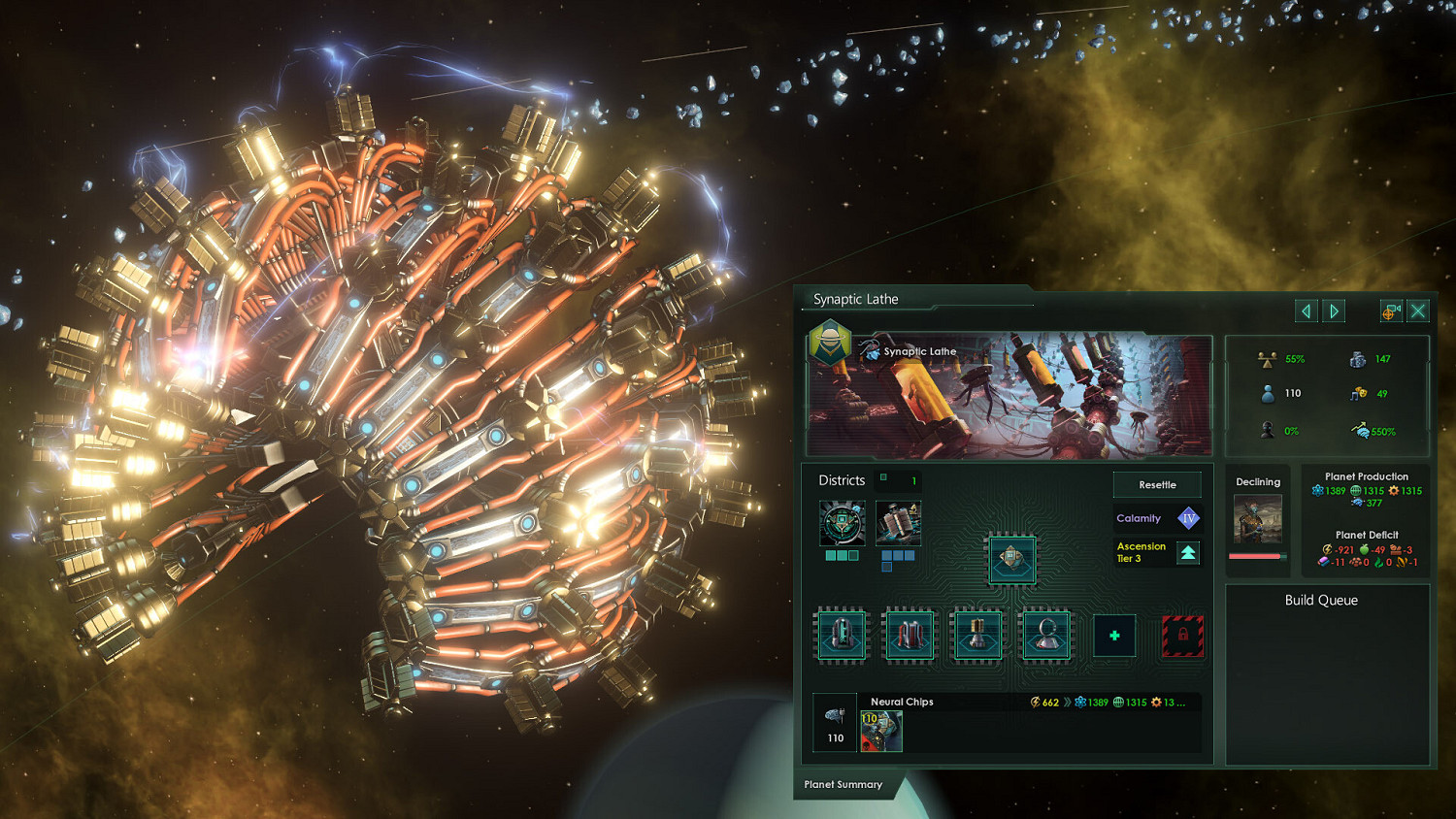
Task: Click the Calamity IV severity icon
Action: pyautogui.click(x=1190, y=517)
